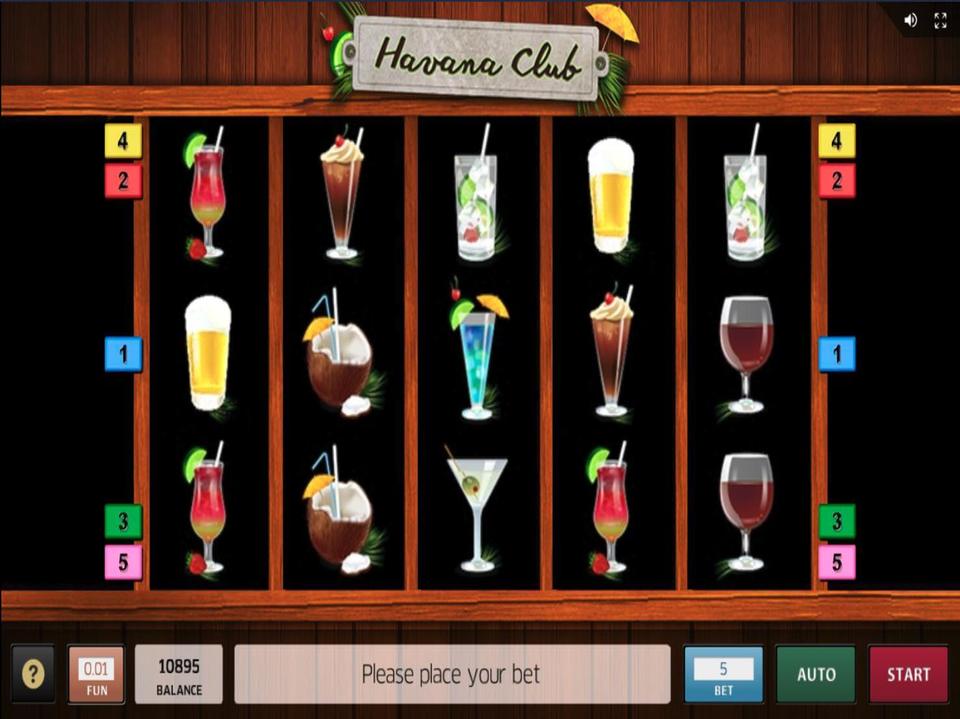Enable AUTO spin mode

pos(816,674)
